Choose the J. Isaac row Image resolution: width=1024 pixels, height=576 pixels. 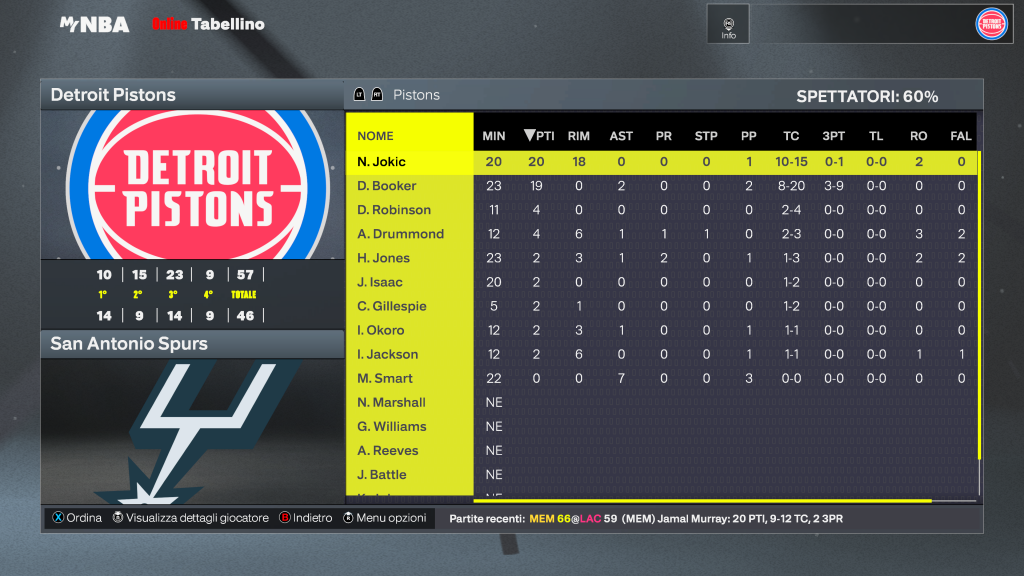(x=381, y=282)
